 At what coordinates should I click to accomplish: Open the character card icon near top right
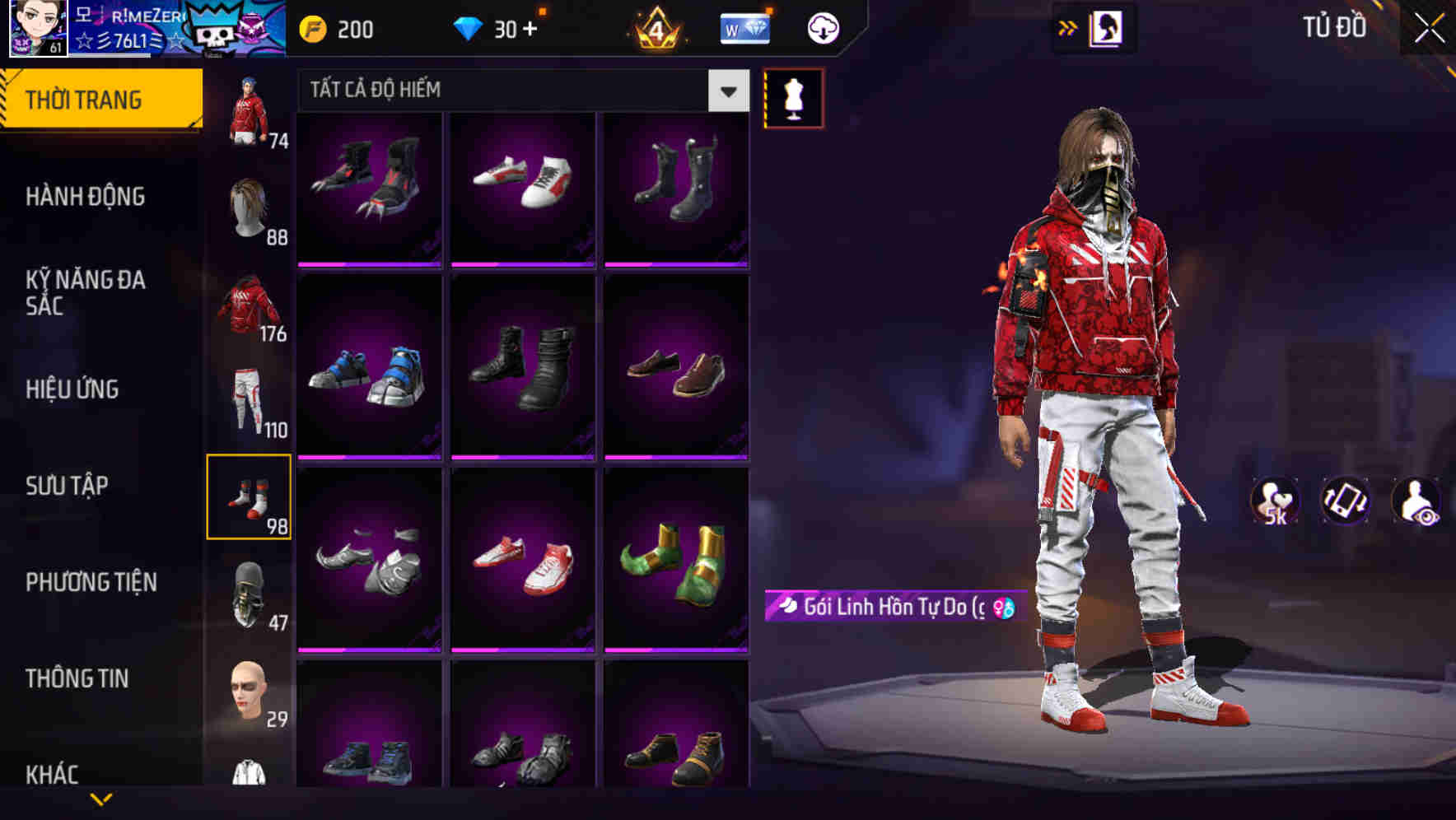[x=1106, y=27]
